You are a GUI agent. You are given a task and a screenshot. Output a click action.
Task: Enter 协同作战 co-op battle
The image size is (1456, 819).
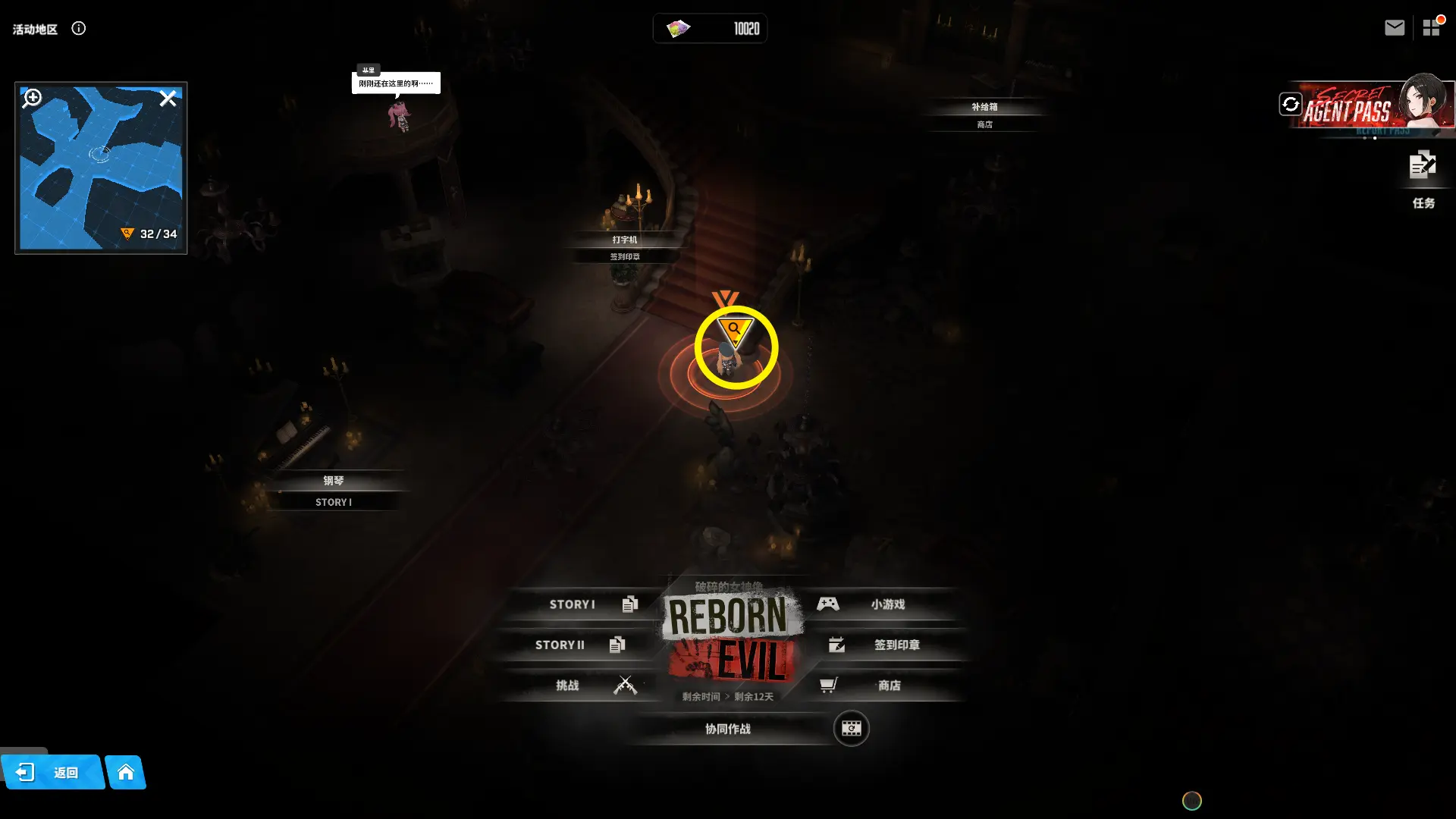pyautogui.click(x=728, y=729)
